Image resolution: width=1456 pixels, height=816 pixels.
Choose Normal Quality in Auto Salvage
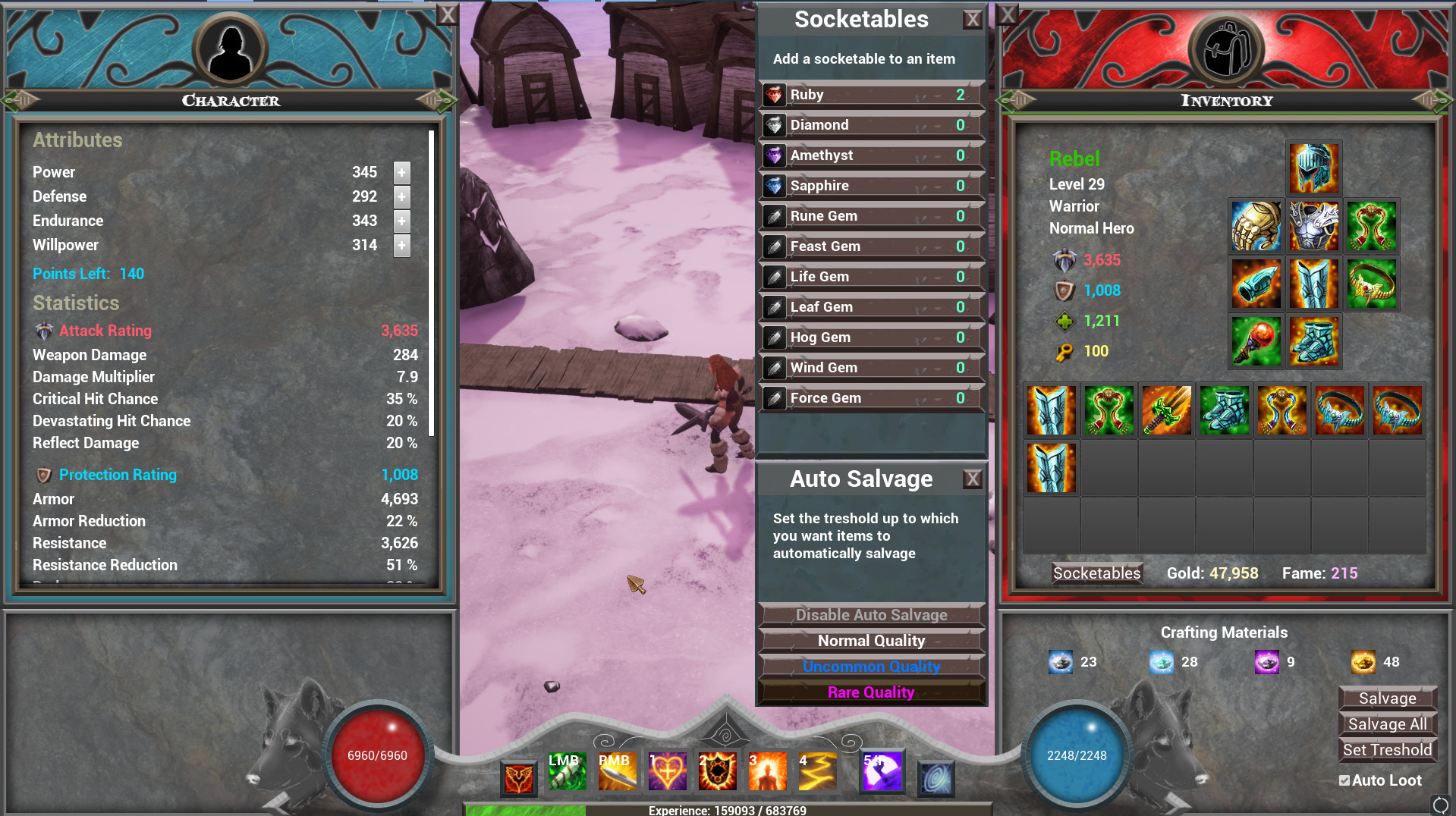pyautogui.click(x=871, y=640)
